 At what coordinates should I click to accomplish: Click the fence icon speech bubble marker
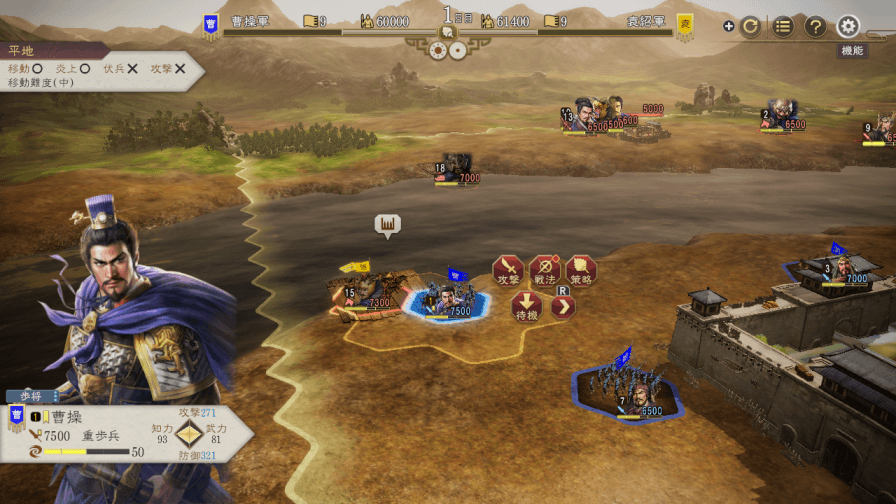click(x=387, y=224)
